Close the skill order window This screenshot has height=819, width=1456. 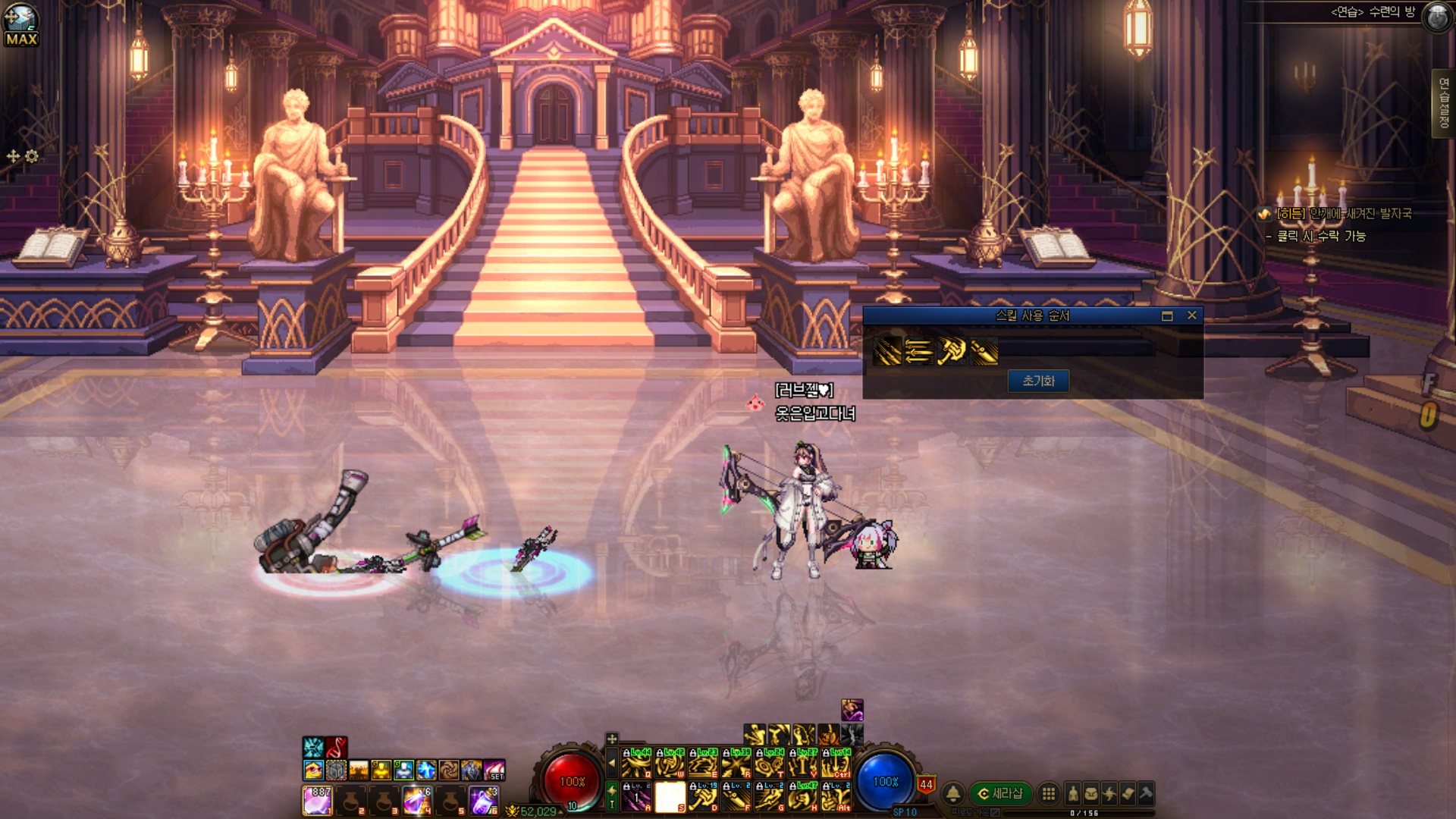click(x=1192, y=315)
